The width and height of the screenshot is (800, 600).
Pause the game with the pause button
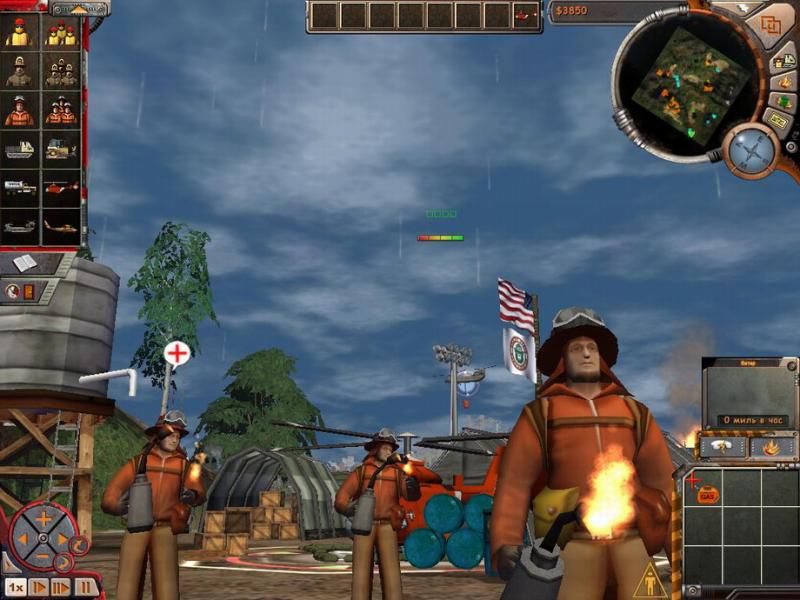click(86, 587)
